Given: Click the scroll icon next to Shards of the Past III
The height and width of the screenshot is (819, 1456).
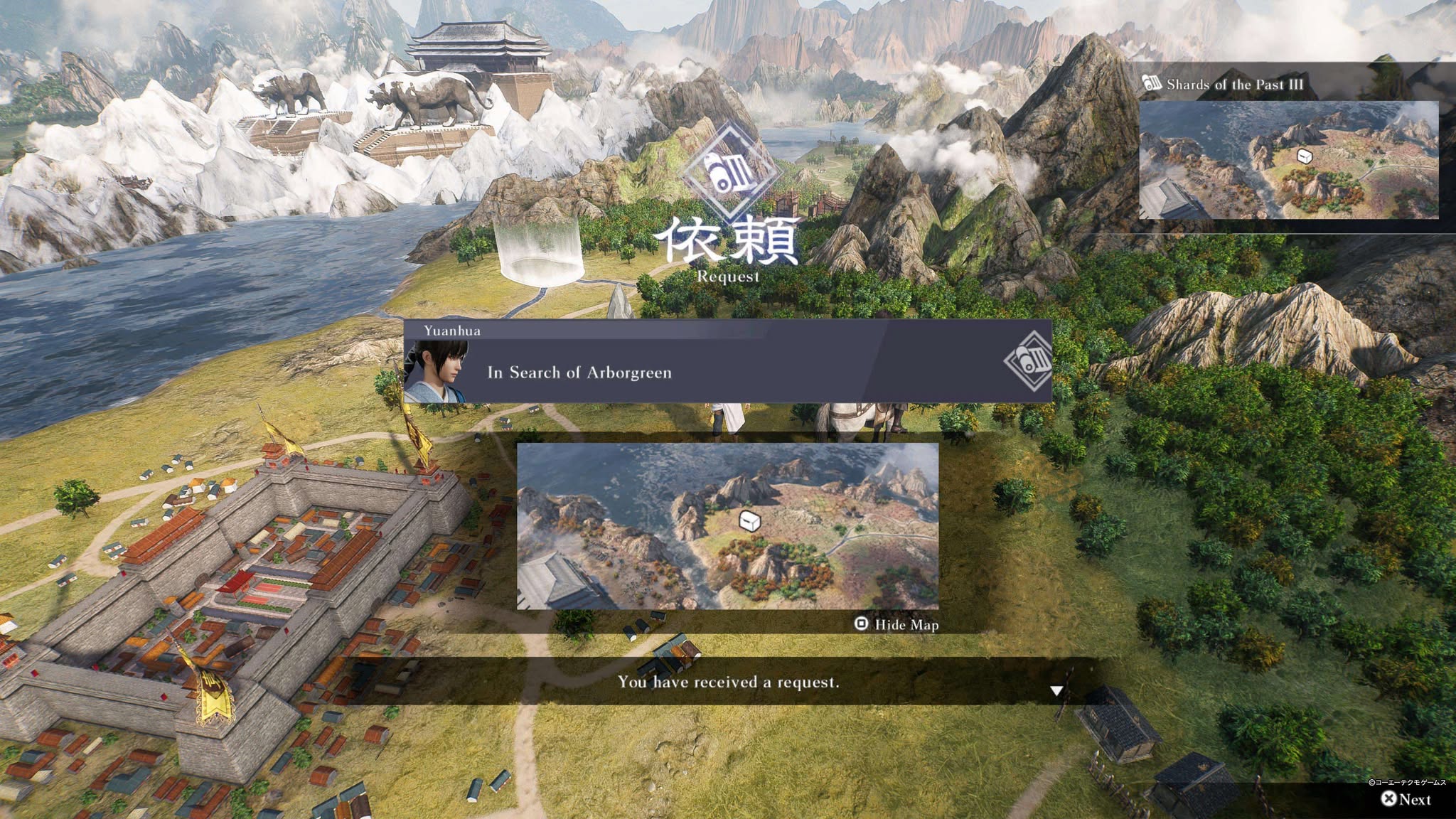Looking at the screenshot, I should pyautogui.click(x=1150, y=84).
